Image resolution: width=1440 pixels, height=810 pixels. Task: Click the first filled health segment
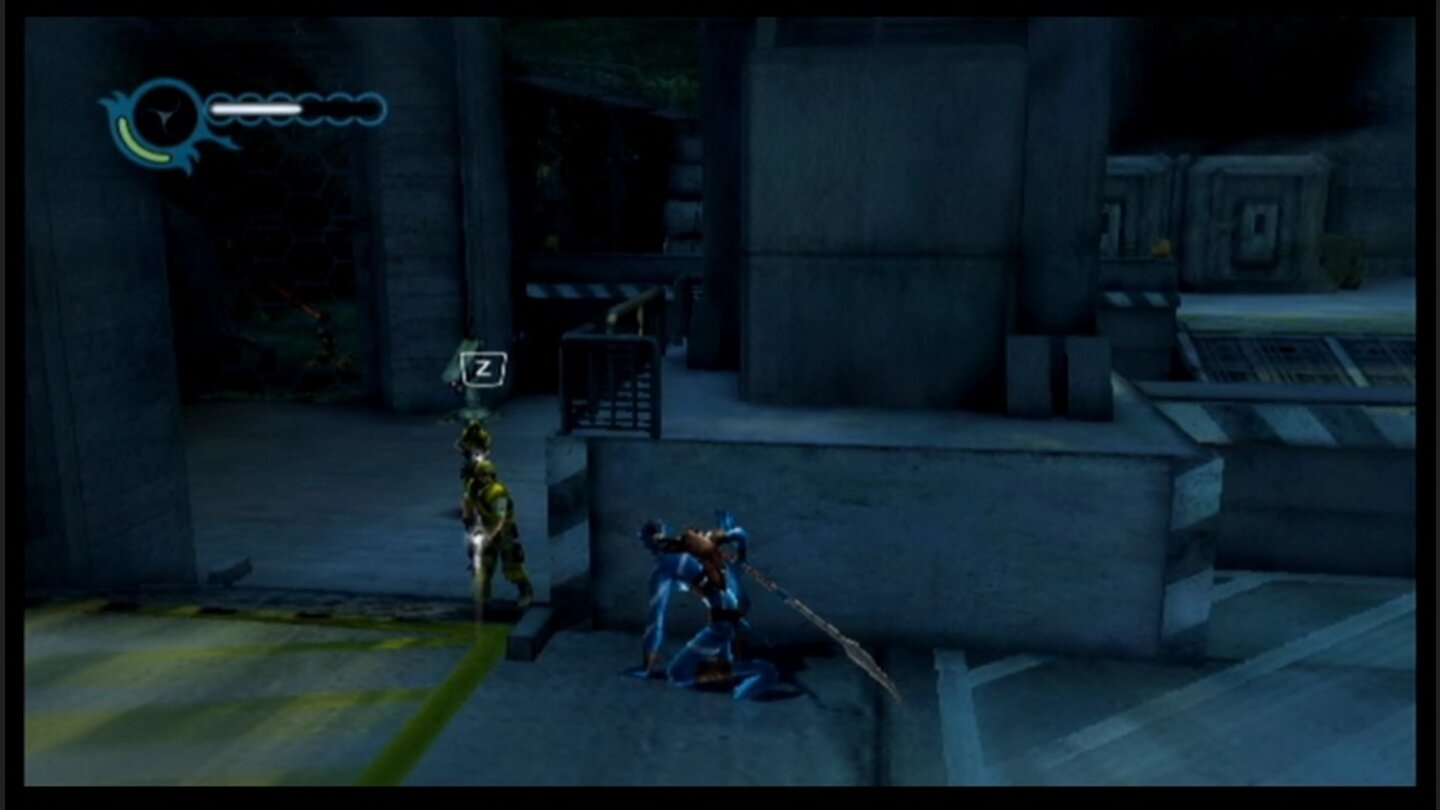point(221,107)
